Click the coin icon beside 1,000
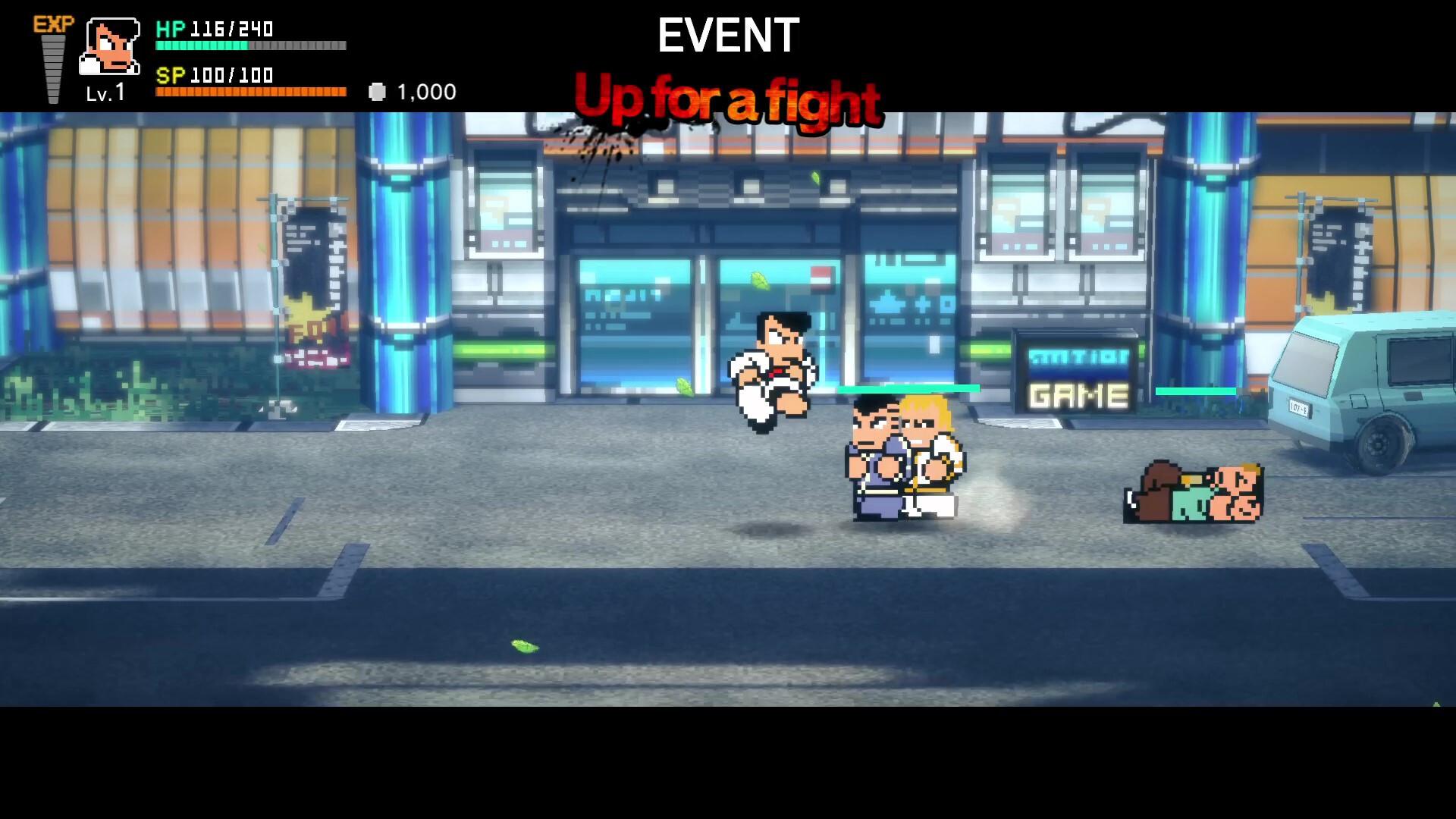1456x819 pixels. pyautogui.click(x=378, y=91)
